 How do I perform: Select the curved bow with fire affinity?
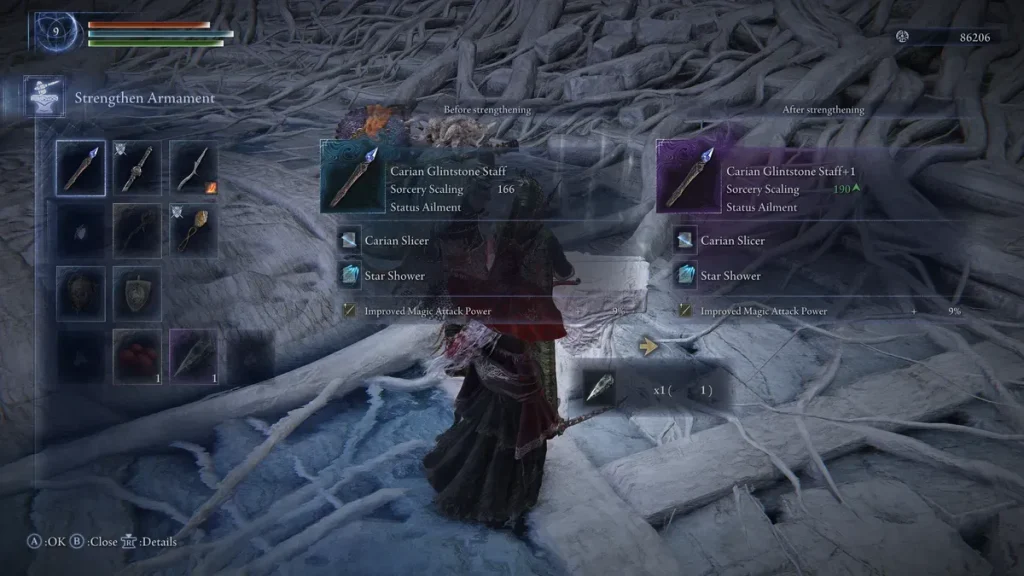pyautogui.click(x=193, y=166)
